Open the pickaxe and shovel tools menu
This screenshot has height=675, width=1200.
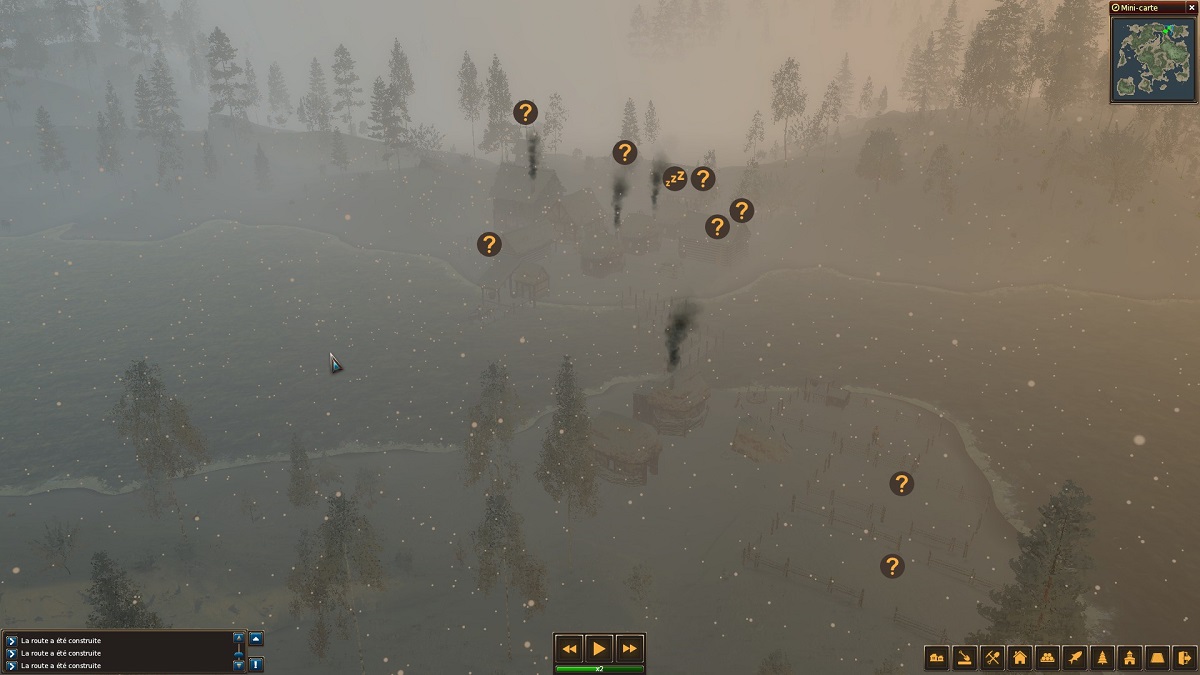pos(992,657)
